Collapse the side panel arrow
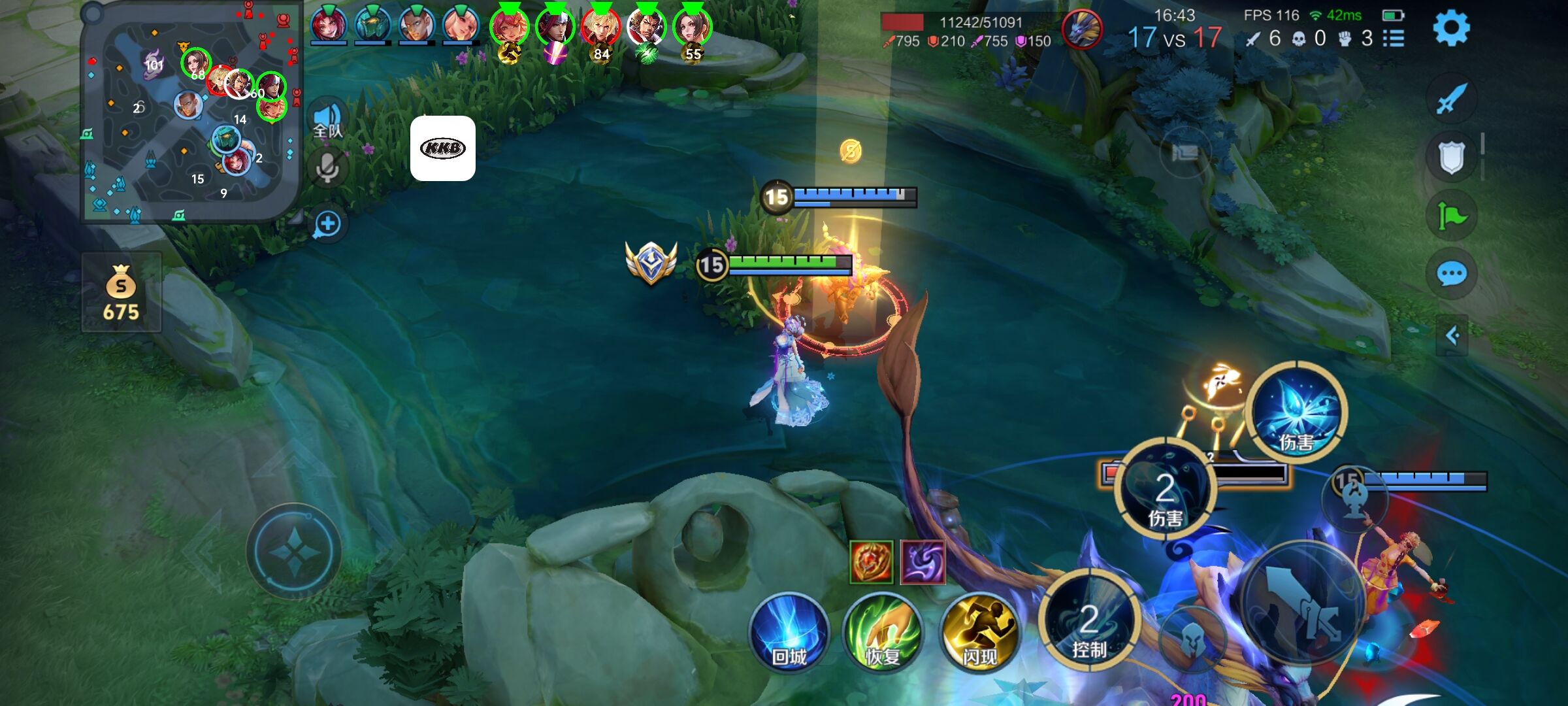1568x706 pixels. 1452,336
